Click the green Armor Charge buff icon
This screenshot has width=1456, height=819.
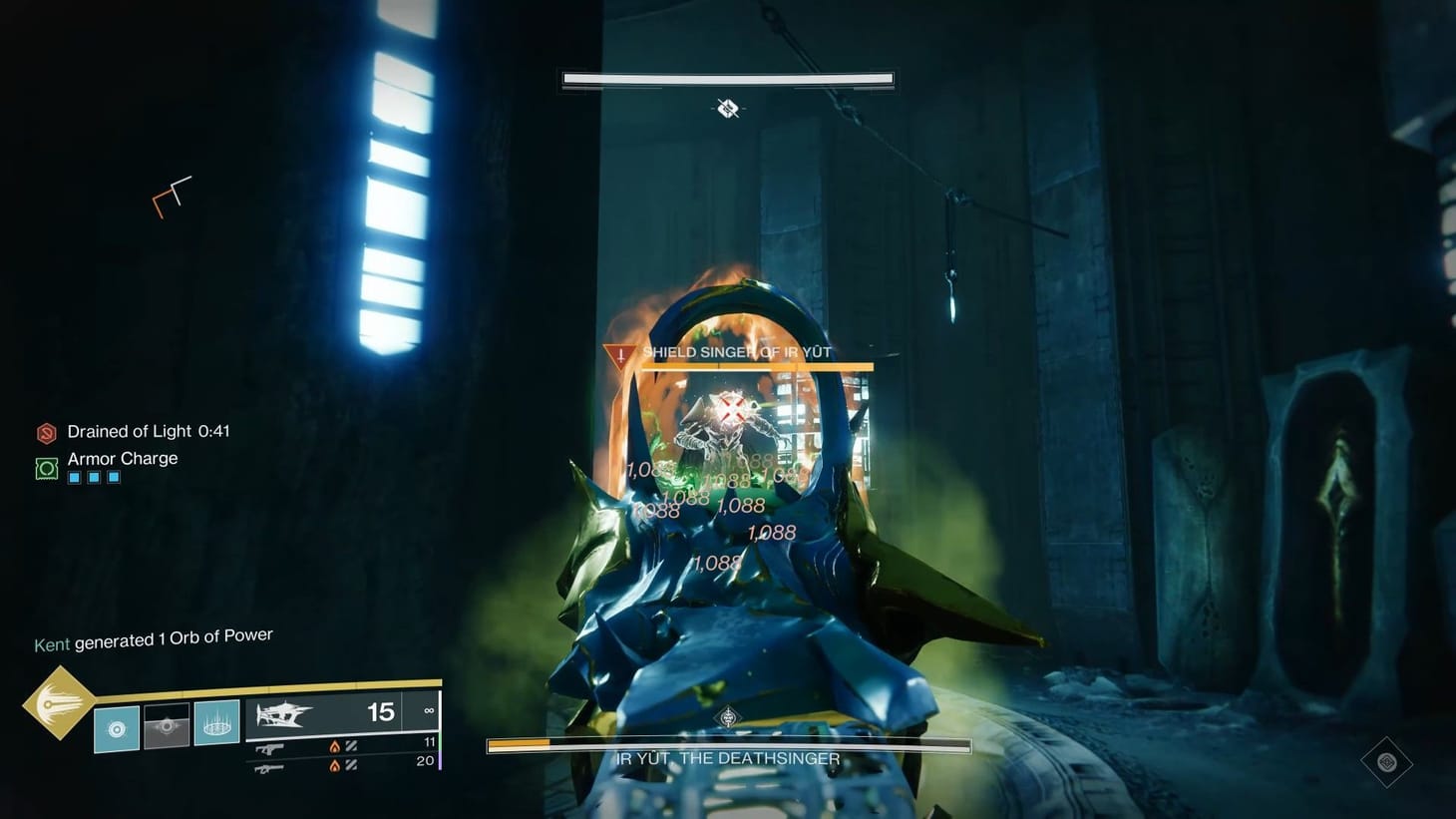tap(46, 467)
